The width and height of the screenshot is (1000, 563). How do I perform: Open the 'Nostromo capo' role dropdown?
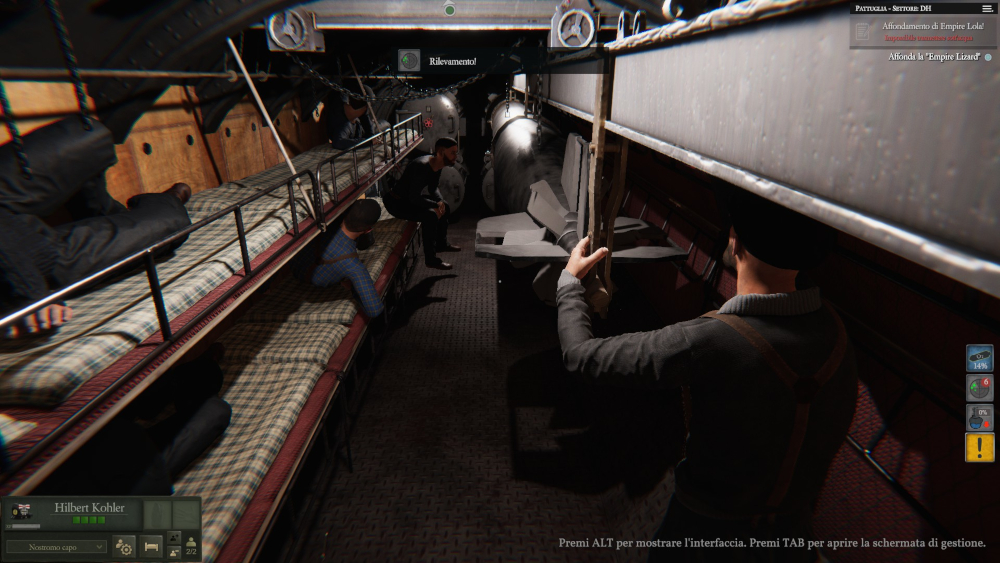point(56,547)
